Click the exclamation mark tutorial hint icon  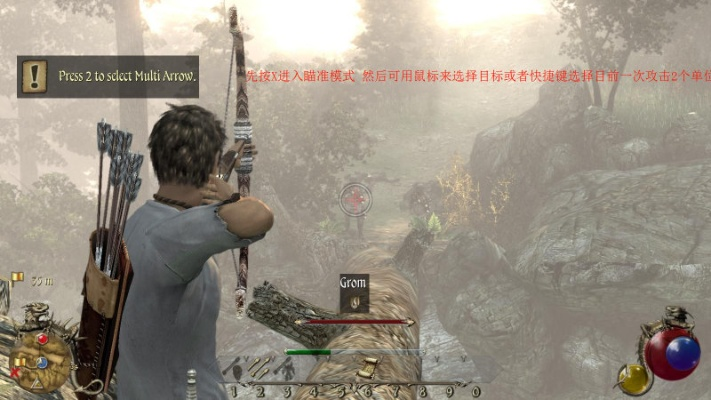pyautogui.click(x=36, y=75)
